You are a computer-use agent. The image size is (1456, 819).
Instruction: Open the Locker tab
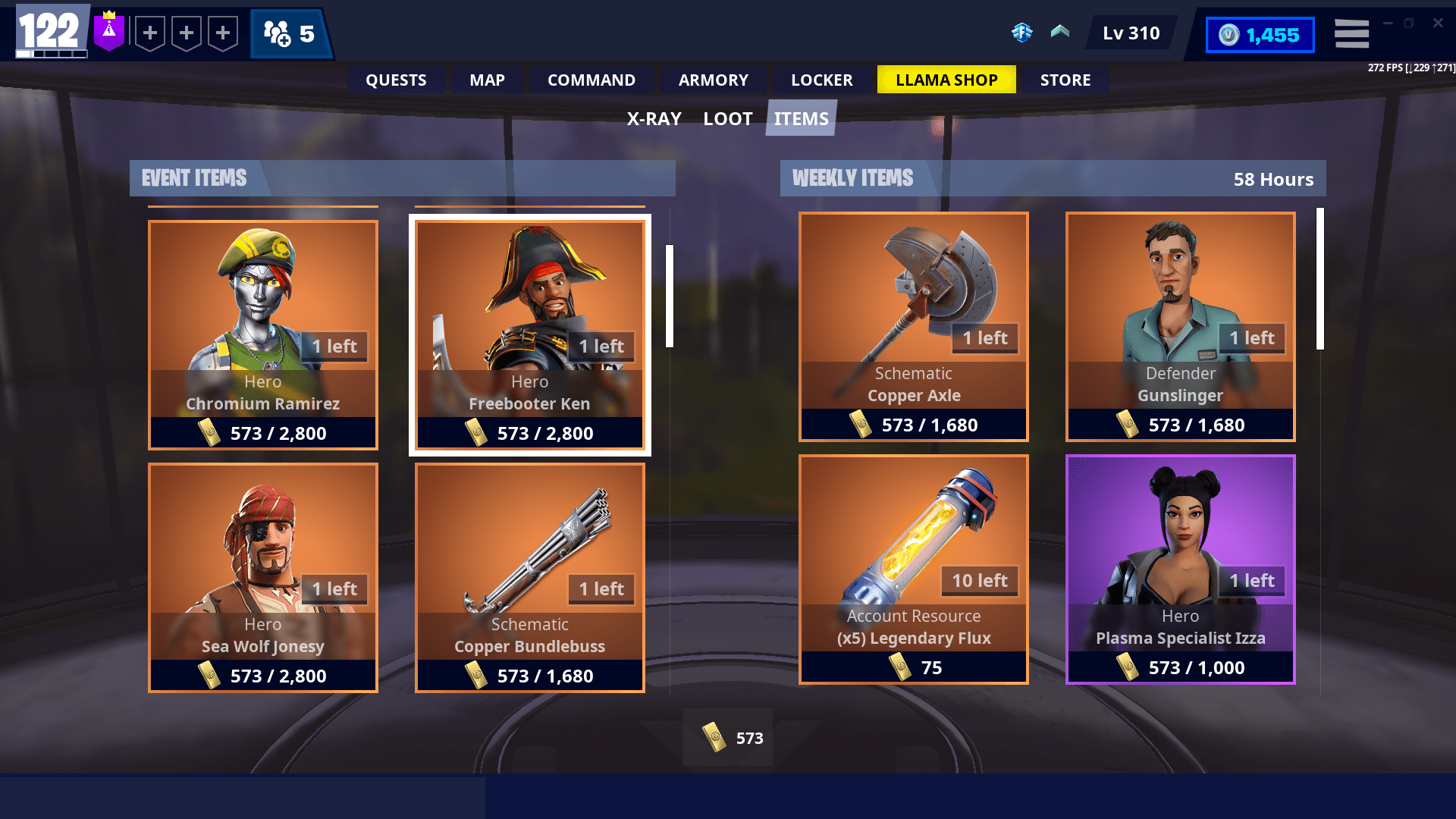point(821,79)
